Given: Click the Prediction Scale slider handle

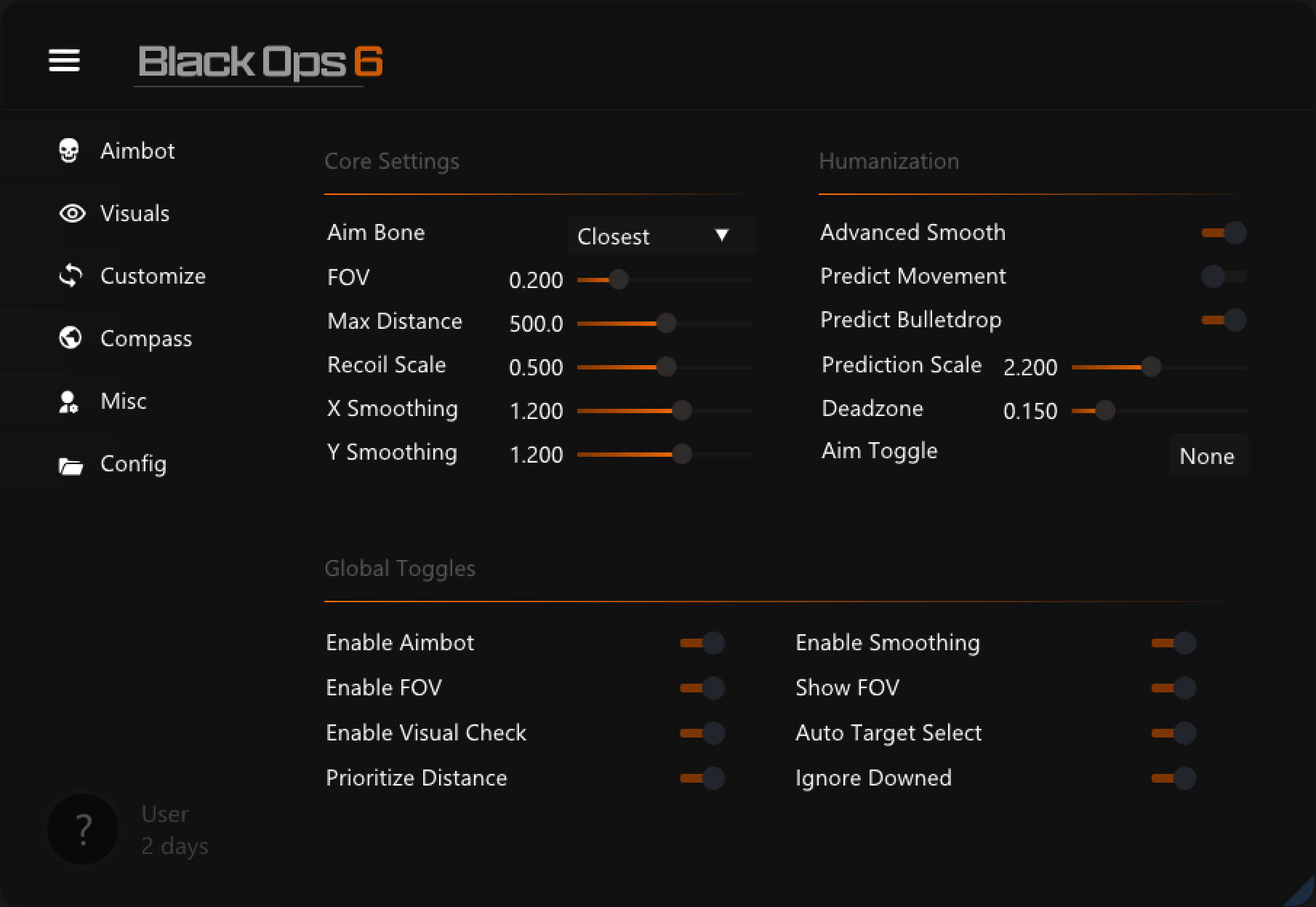Looking at the screenshot, I should click(x=1151, y=367).
